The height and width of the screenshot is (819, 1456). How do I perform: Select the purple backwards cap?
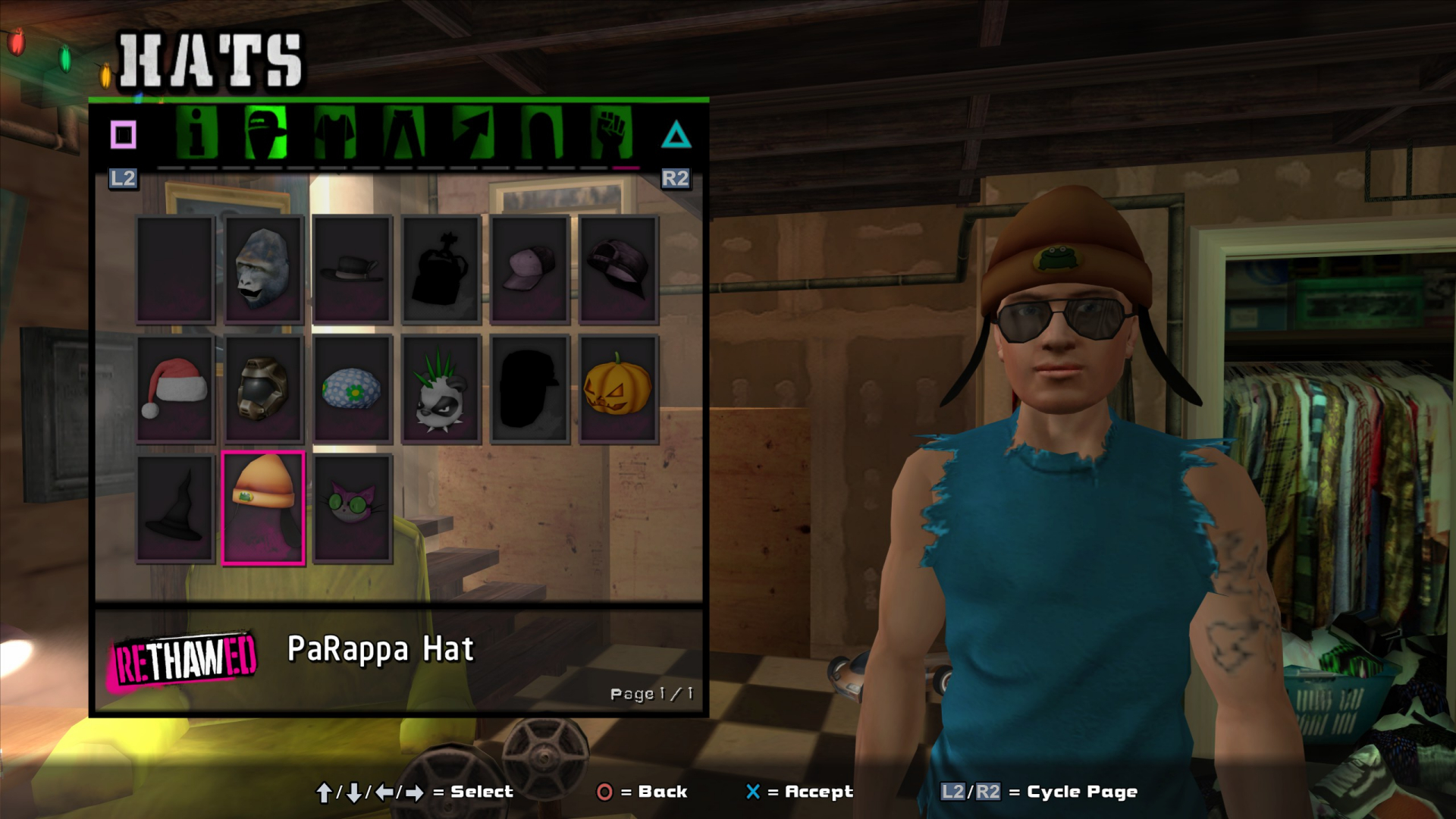tap(618, 270)
